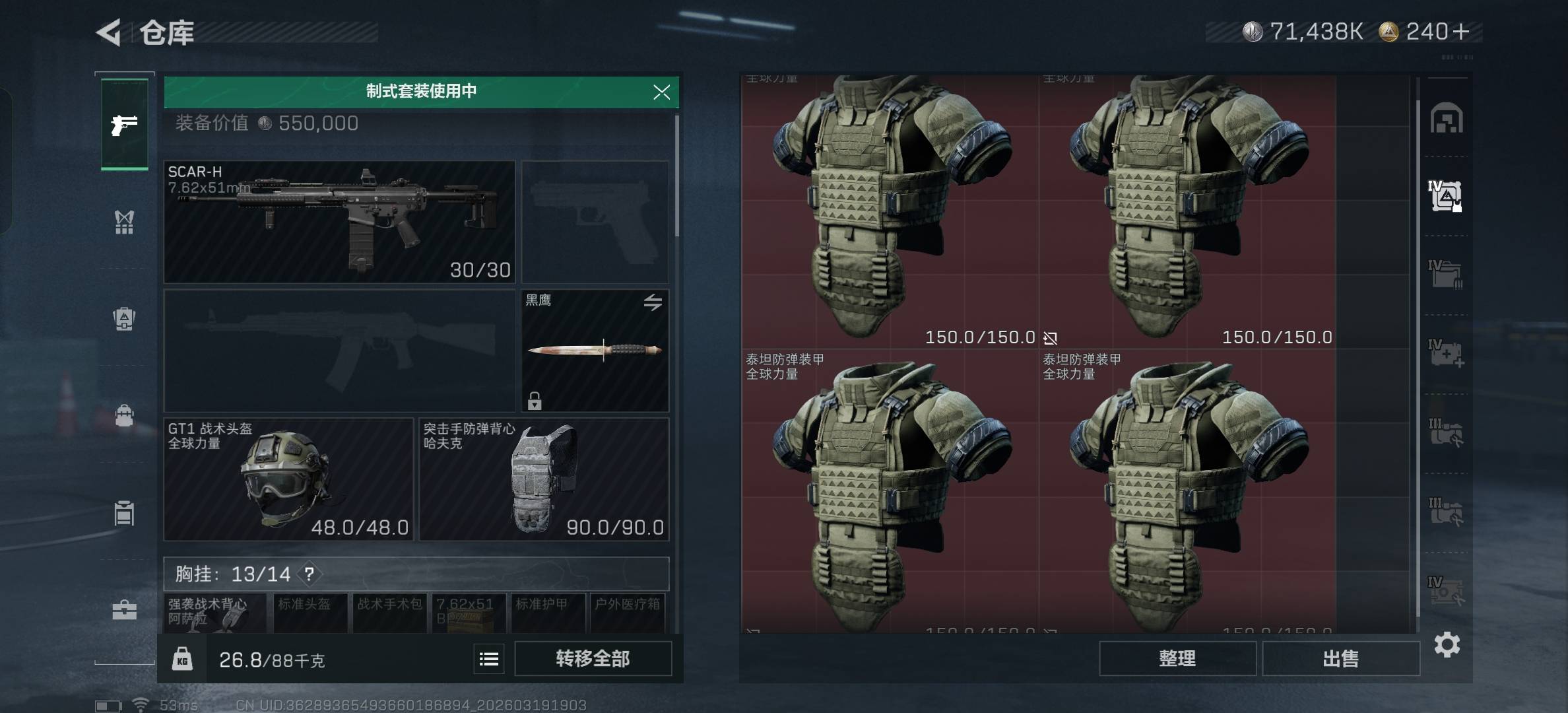Select the GT1 tactical helmet slot
The height and width of the screenshot is (713, 1568).
click(x=288, y=479)
